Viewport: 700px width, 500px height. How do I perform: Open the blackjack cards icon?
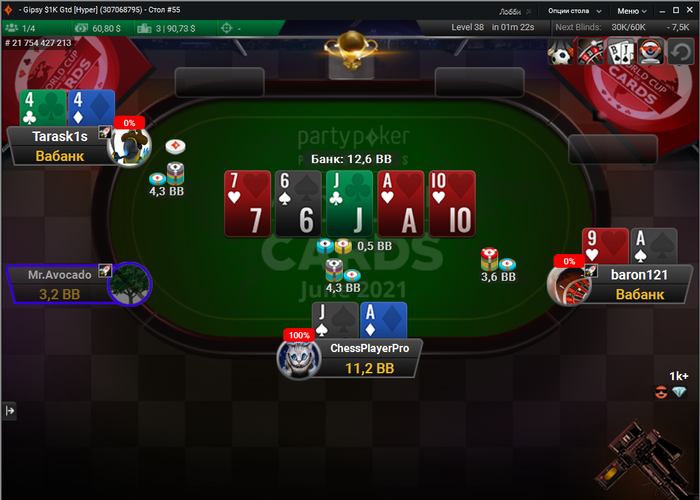click(x=621, y=51)
